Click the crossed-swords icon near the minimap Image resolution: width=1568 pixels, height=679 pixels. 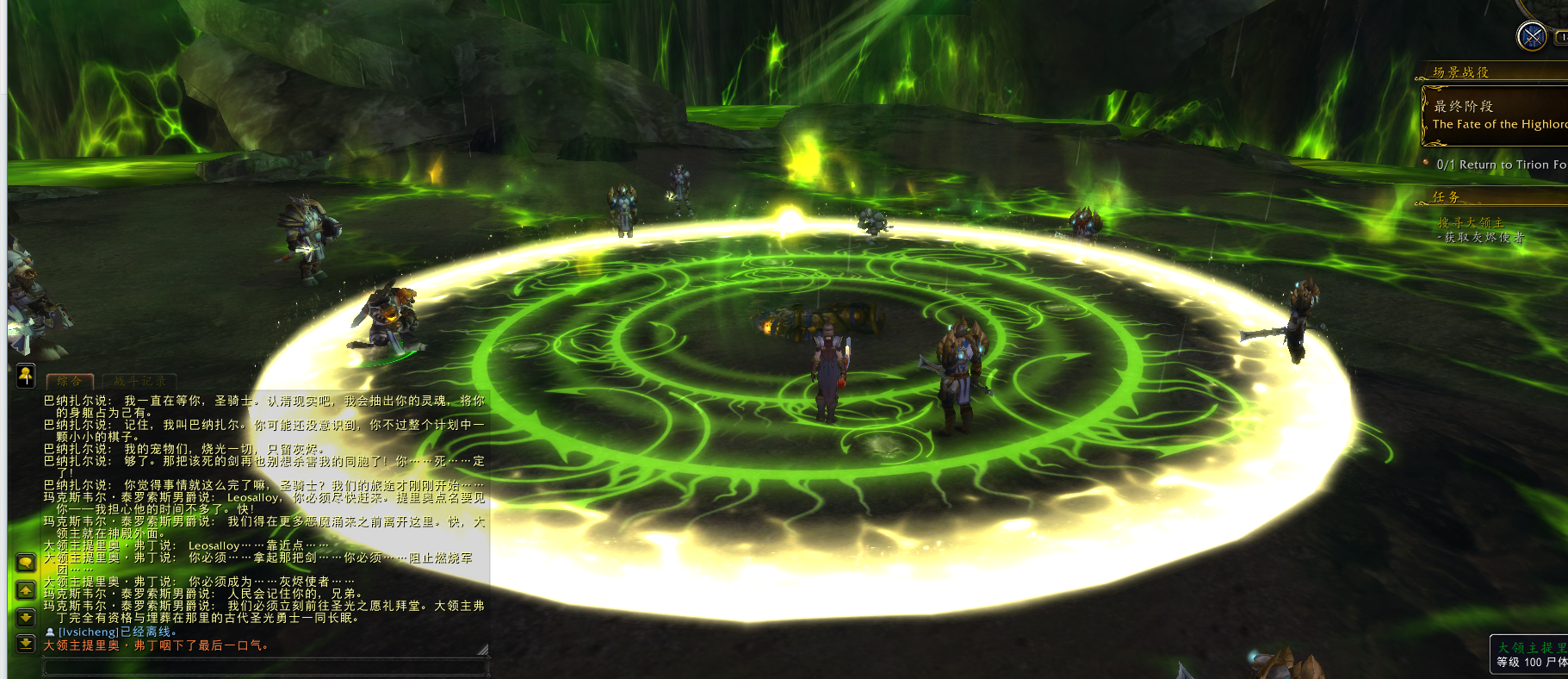coord(1532,36)
